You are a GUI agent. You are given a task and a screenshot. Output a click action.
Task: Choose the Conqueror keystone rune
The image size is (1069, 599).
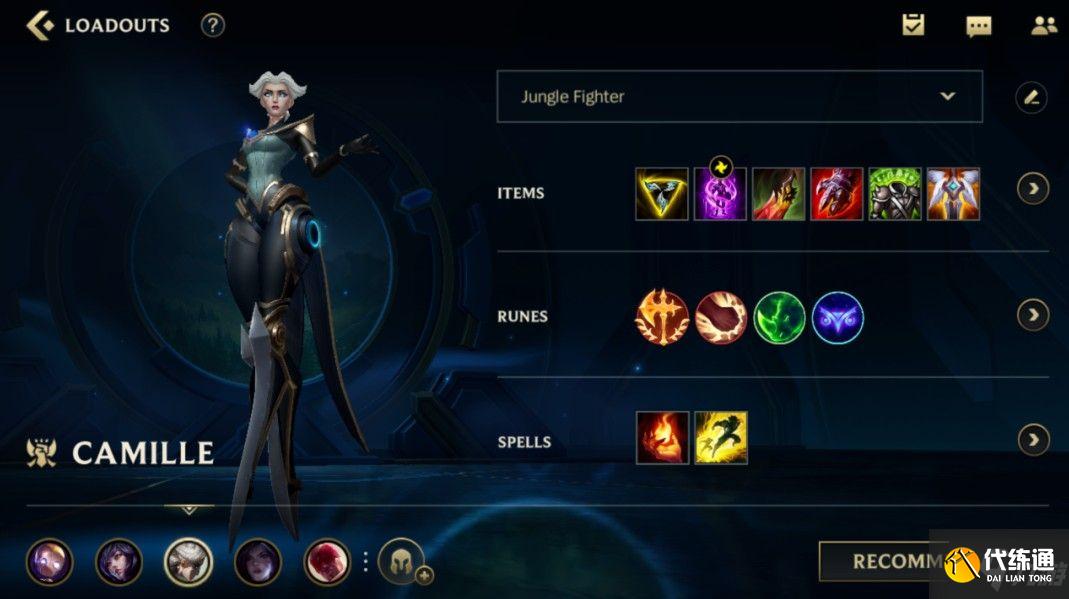pos(662,317)
